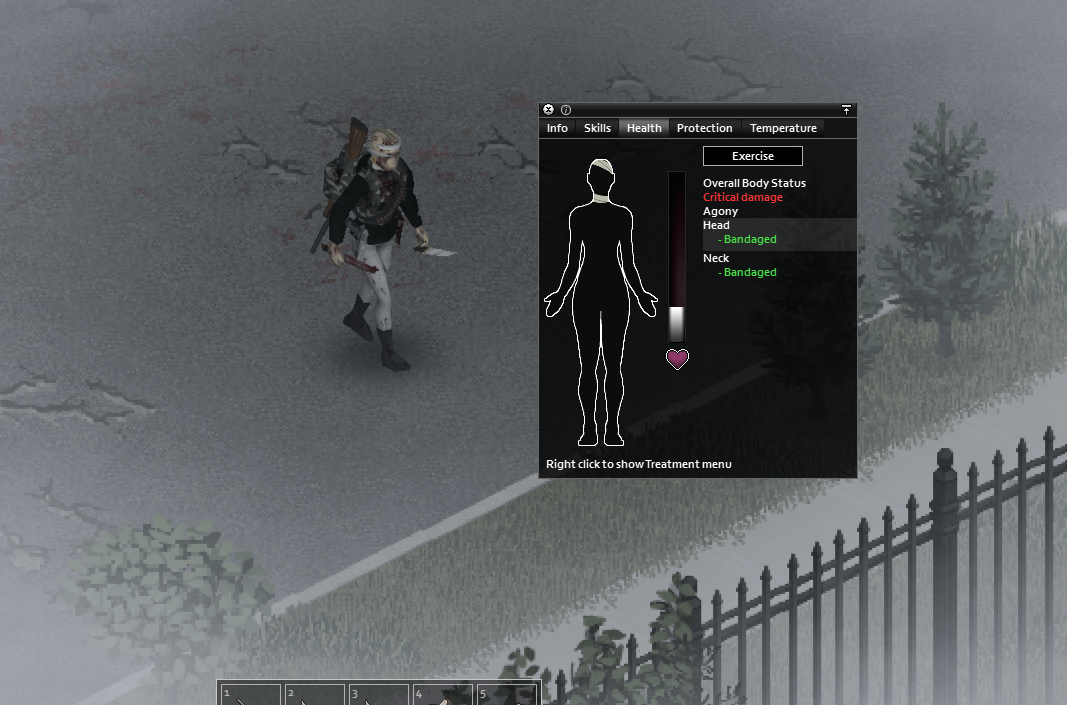This screenshot has width=1067, height=705.
Task: Choose hotbar slot 2
Action: 314,694
